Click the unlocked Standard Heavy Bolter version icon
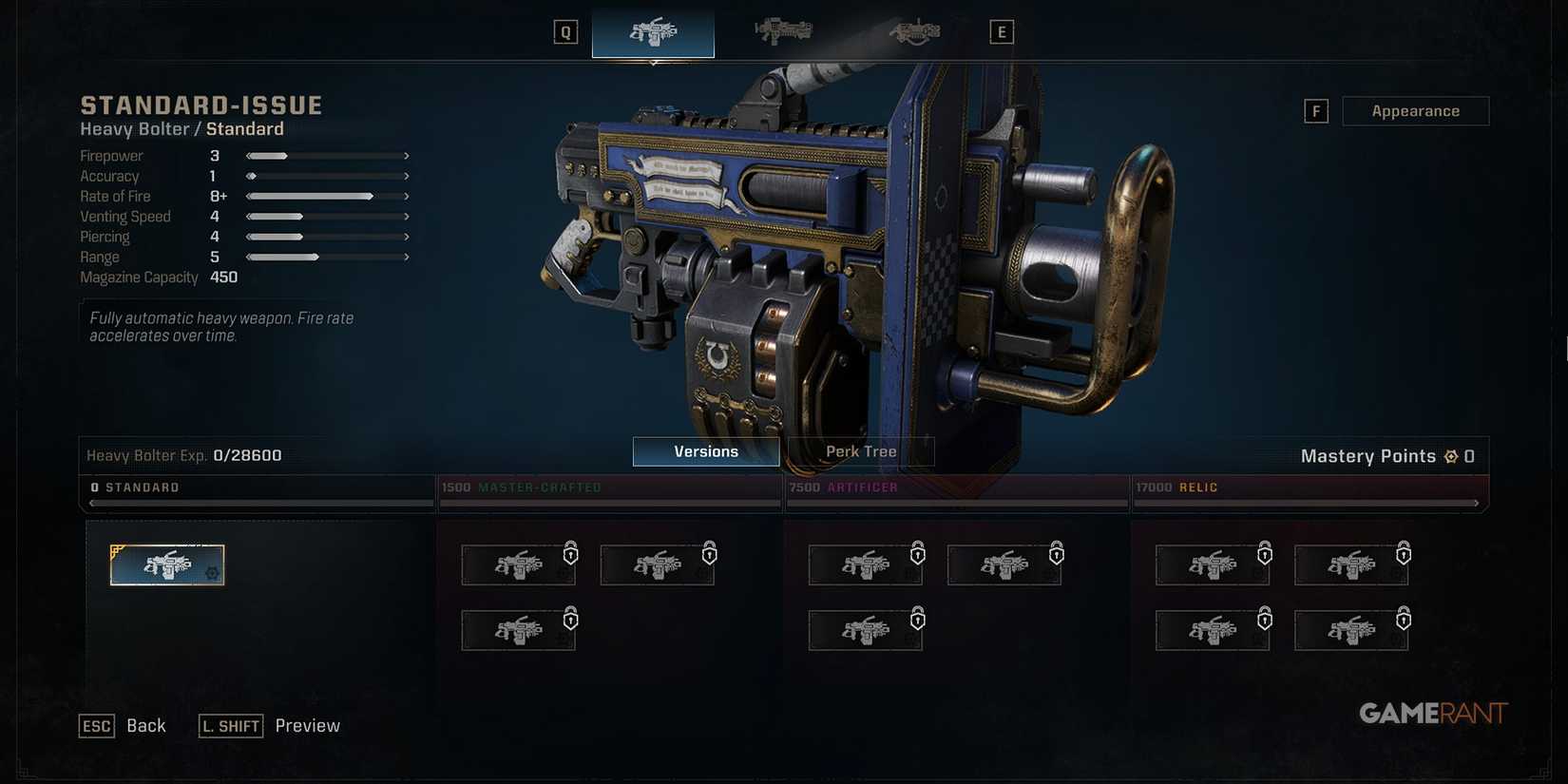 click(x=167, y=564)
